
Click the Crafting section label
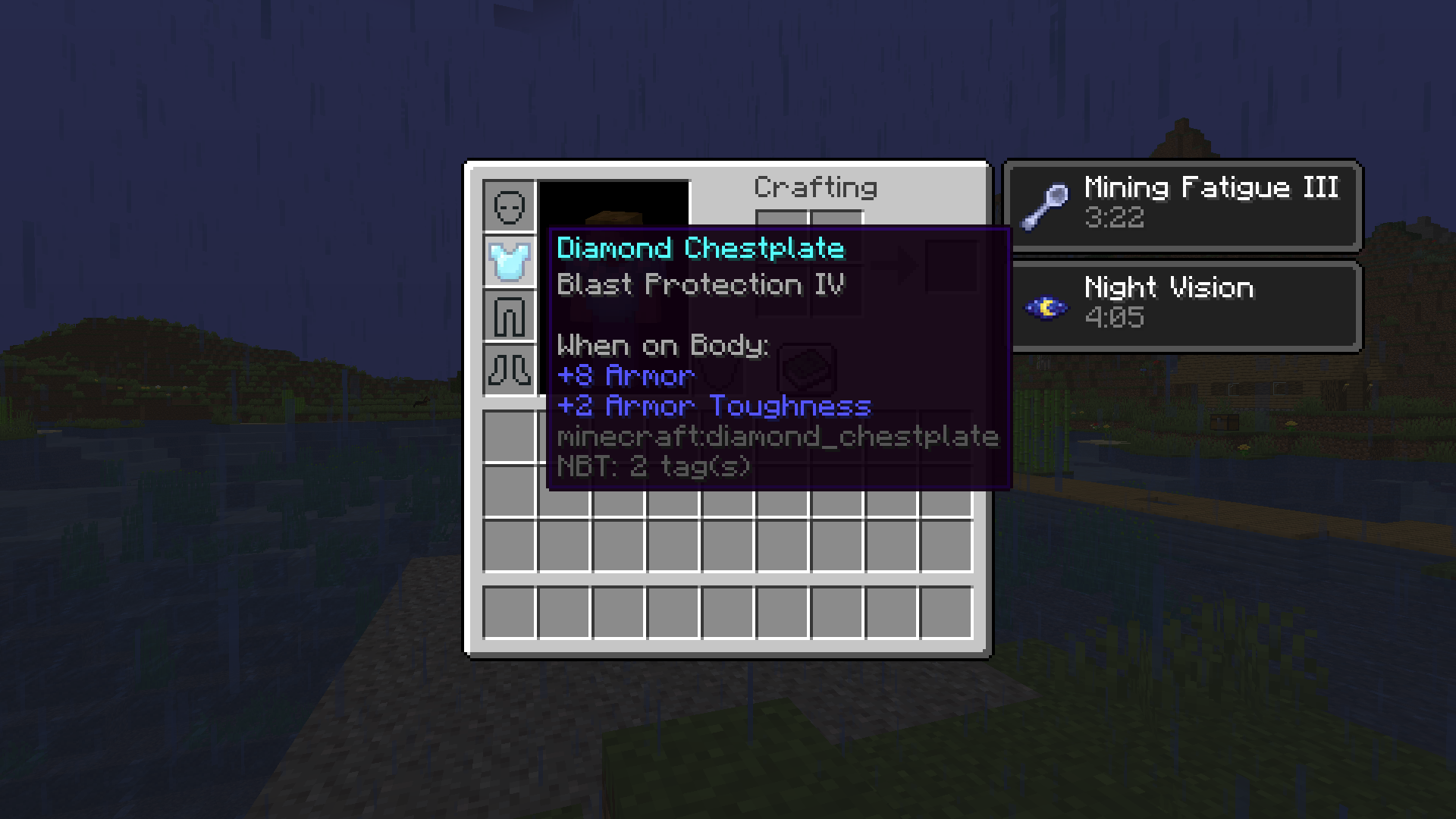tap(817, 187)
